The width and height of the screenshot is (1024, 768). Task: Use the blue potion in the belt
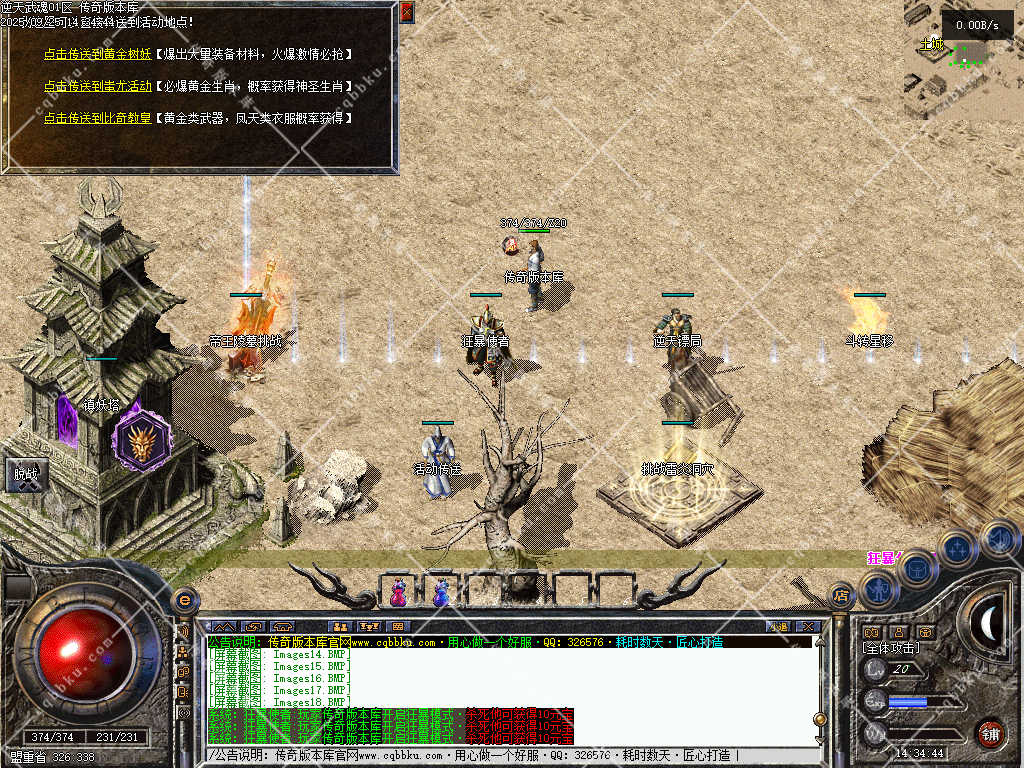click(x=441, y=592)
